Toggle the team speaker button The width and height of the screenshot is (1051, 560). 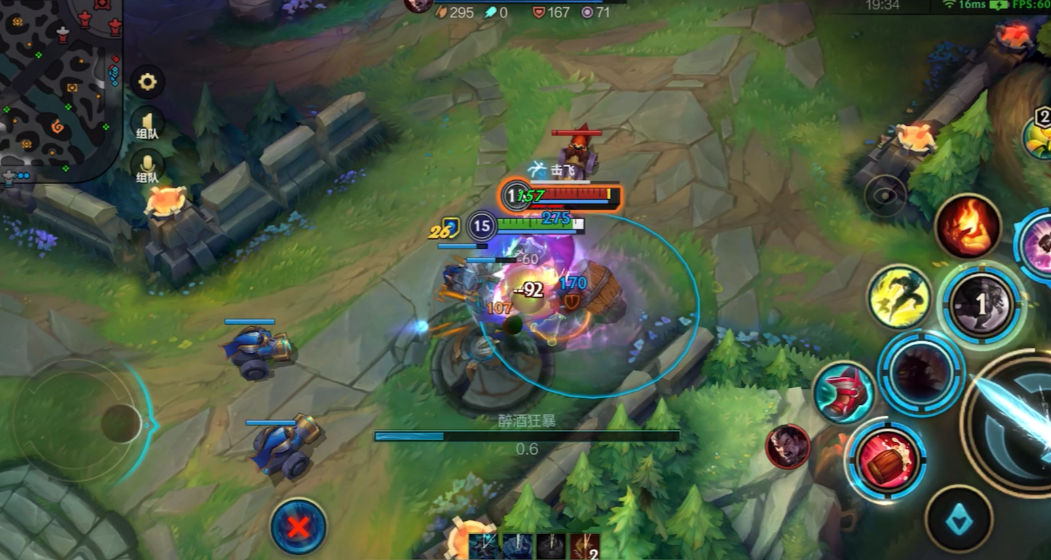point(147,124)
